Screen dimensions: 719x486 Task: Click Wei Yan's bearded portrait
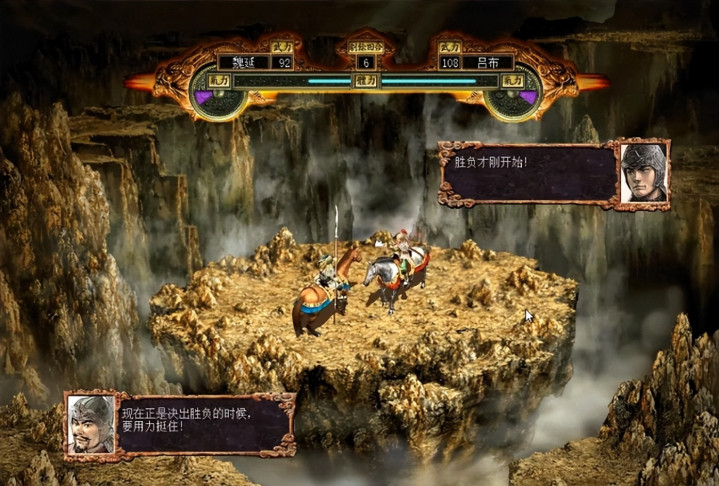(x=90, y=424)
